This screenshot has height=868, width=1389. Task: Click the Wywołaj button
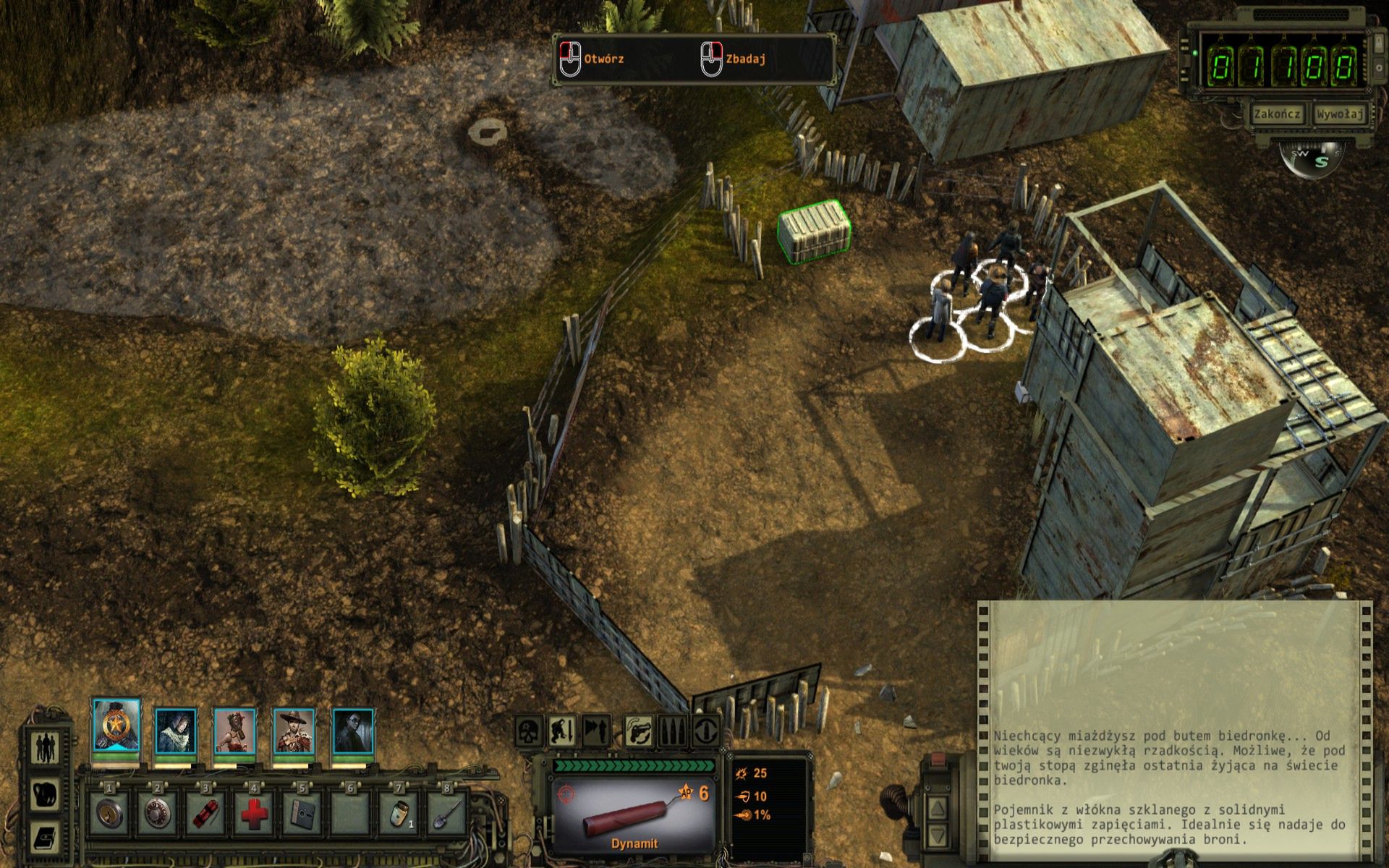tap(1340, 114)
